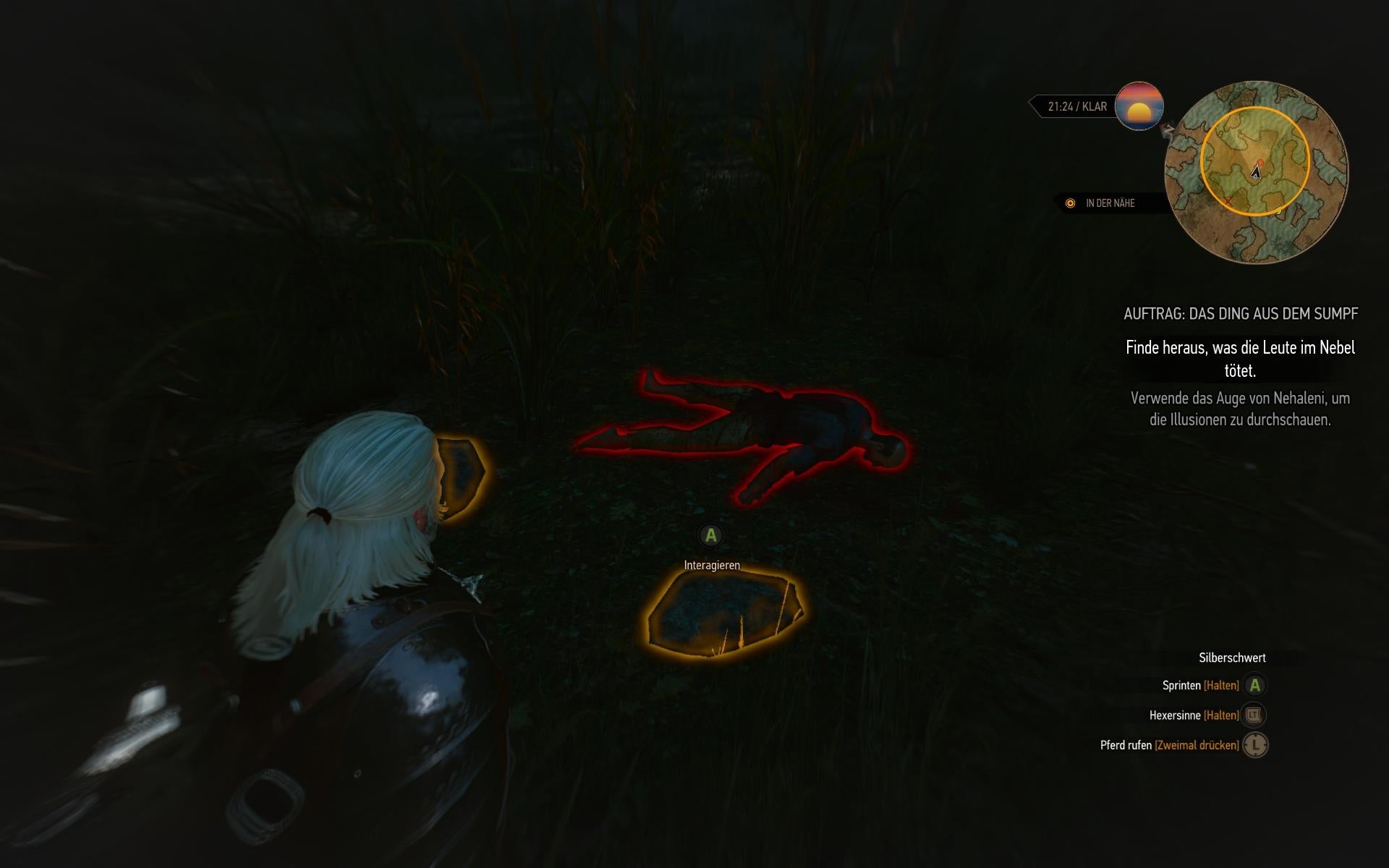Click the Silberschwert status label
This screenshot has width=1389, height=868.
click(1231, 658)
